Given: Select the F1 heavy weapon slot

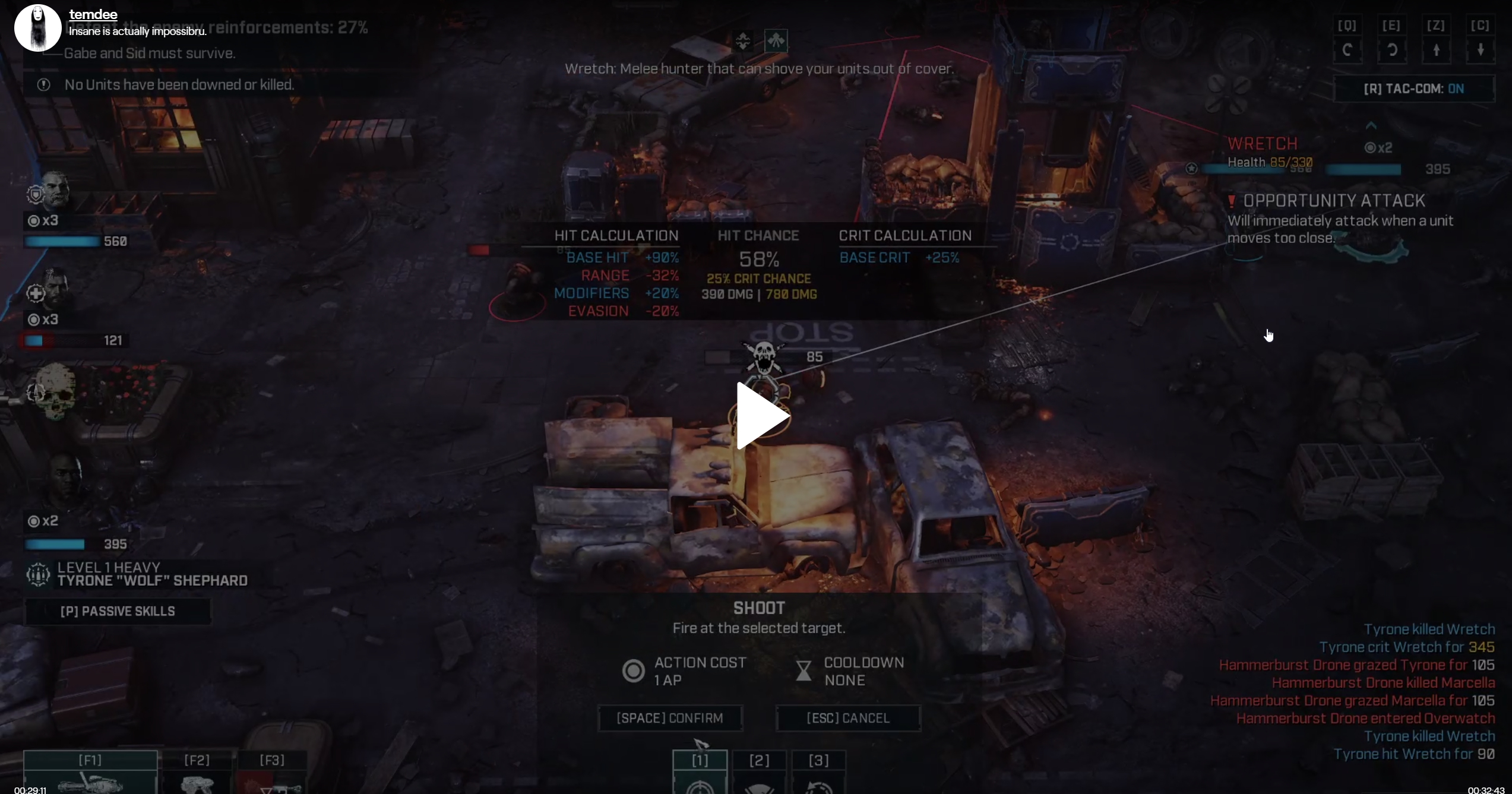Looking at the screenshot, I should 90,772.
